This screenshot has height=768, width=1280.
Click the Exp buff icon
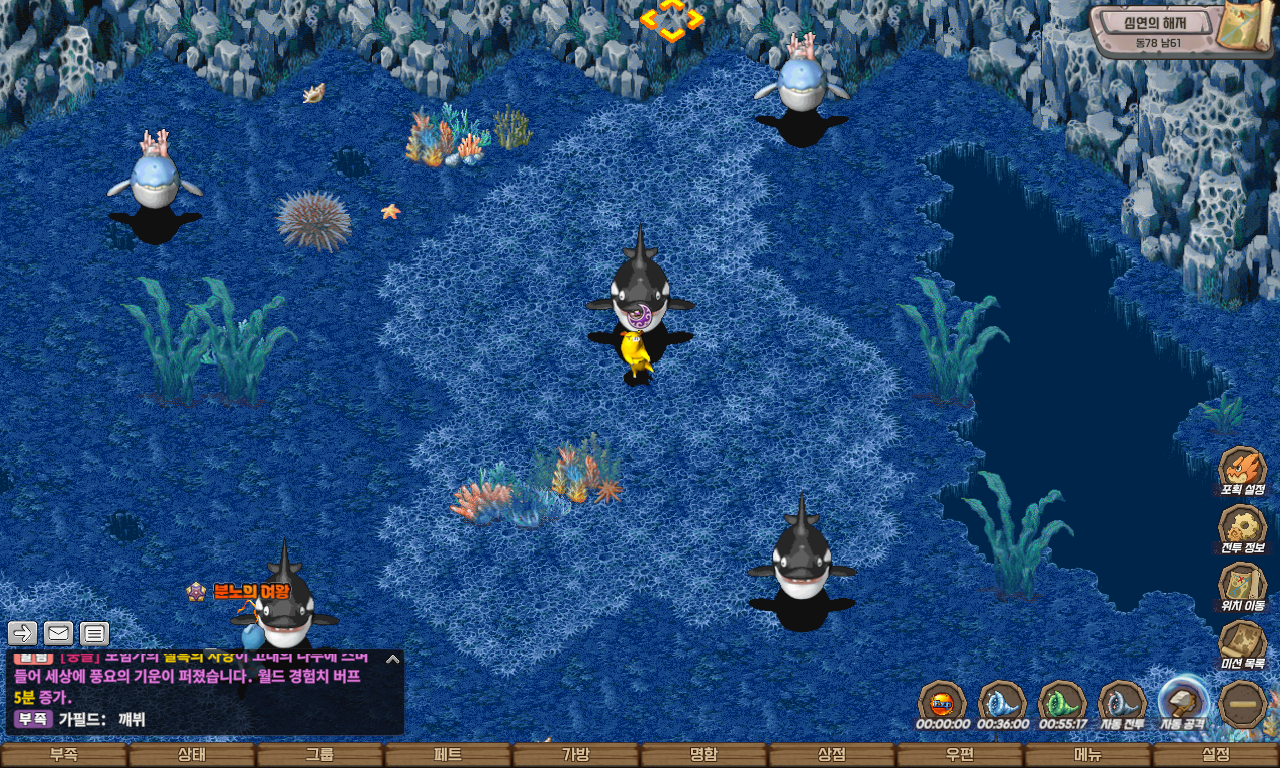(942, 702)
